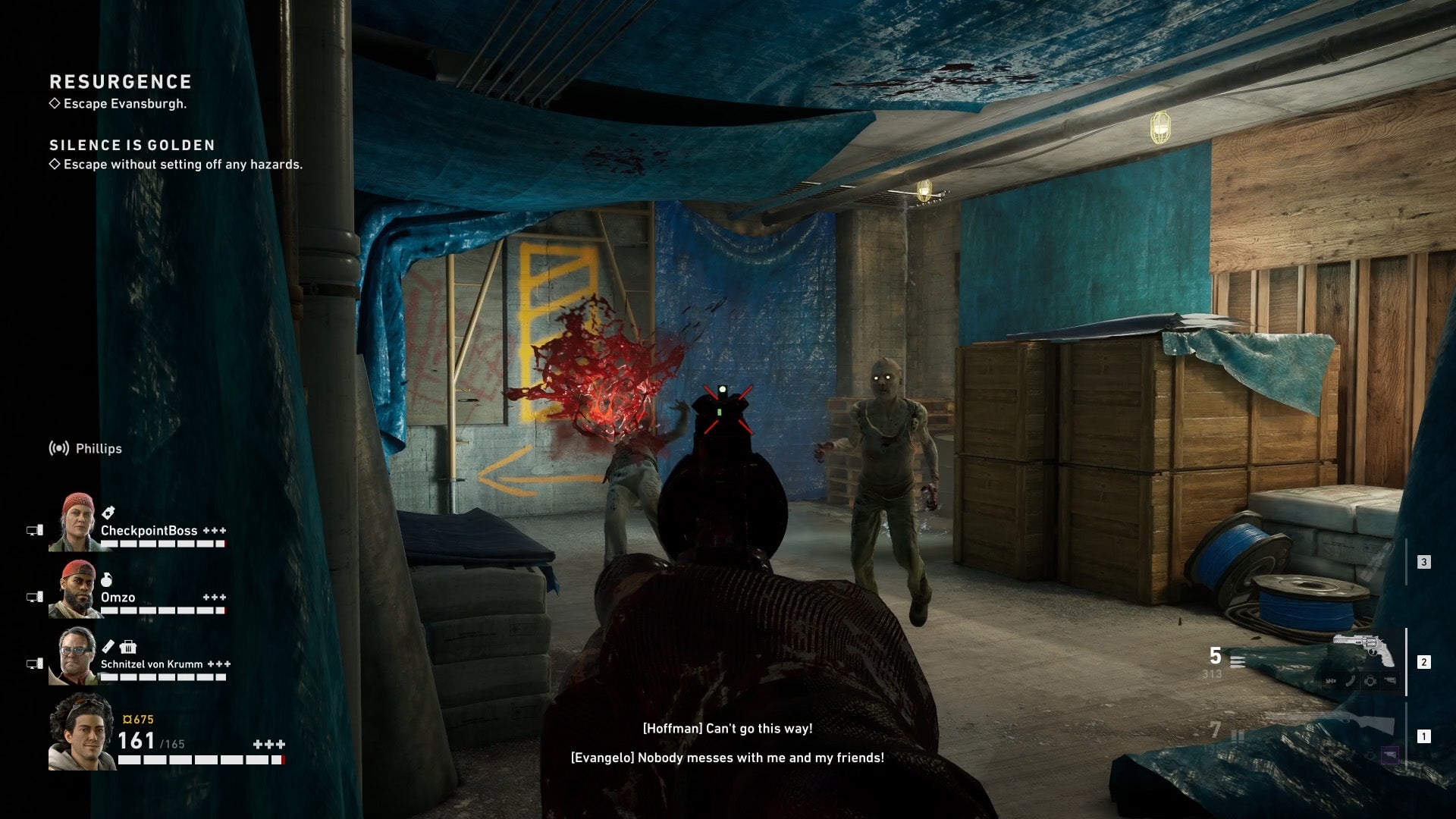This screenshot has width=1456, height=819.
Task: Toggle the crossplay platform indicator beside CheckpointBoss
Action: (x=34, y=531)
